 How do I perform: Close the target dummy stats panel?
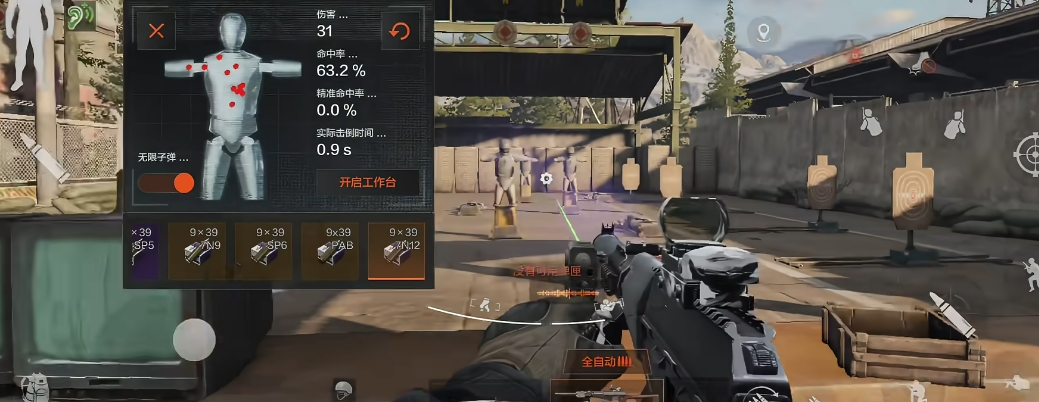point(156,31)
